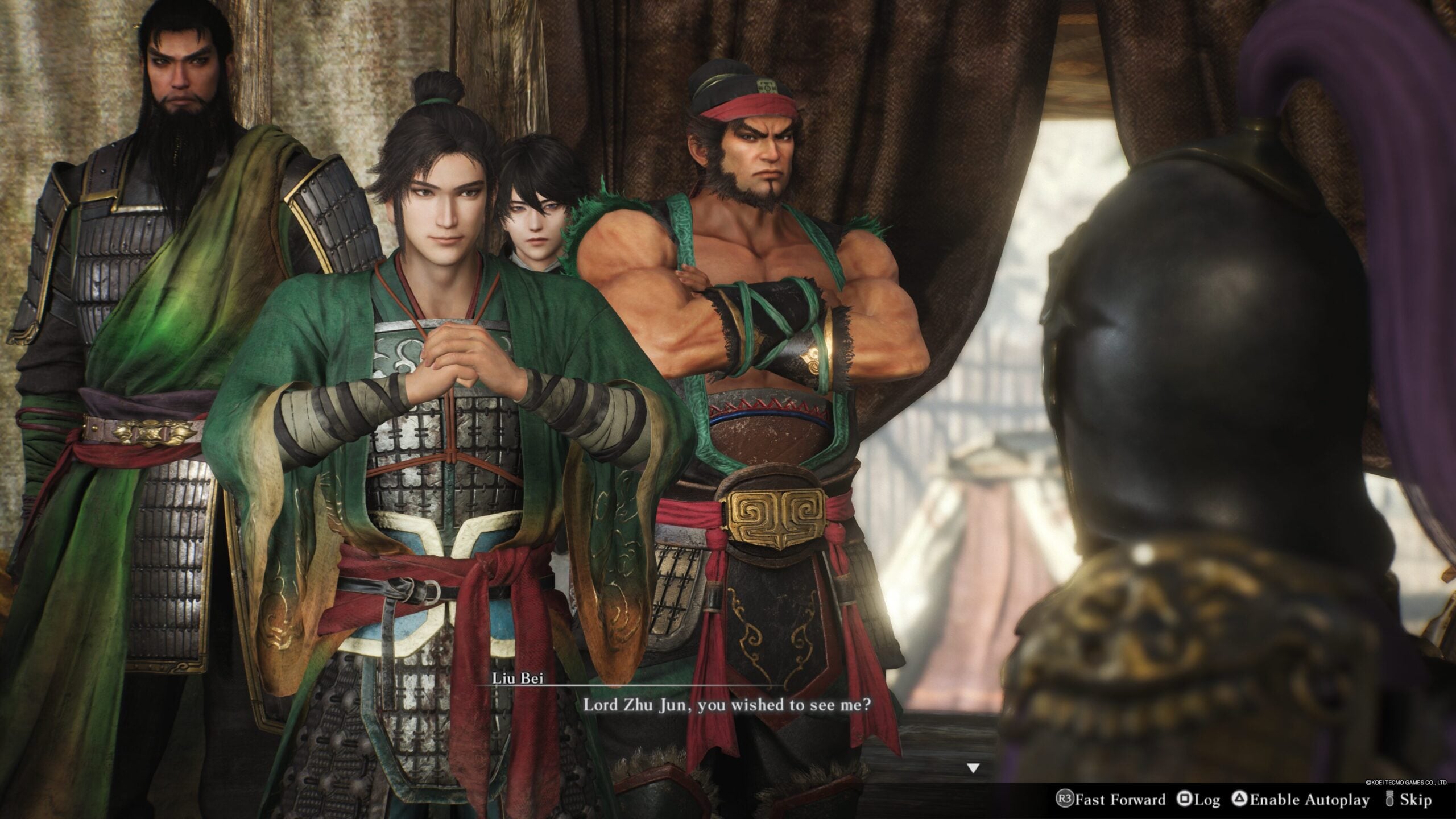The height and width of the screenshot is (819, 1456).
Task: Select the Square button icon beside Log
Action: coord(1185,799)
